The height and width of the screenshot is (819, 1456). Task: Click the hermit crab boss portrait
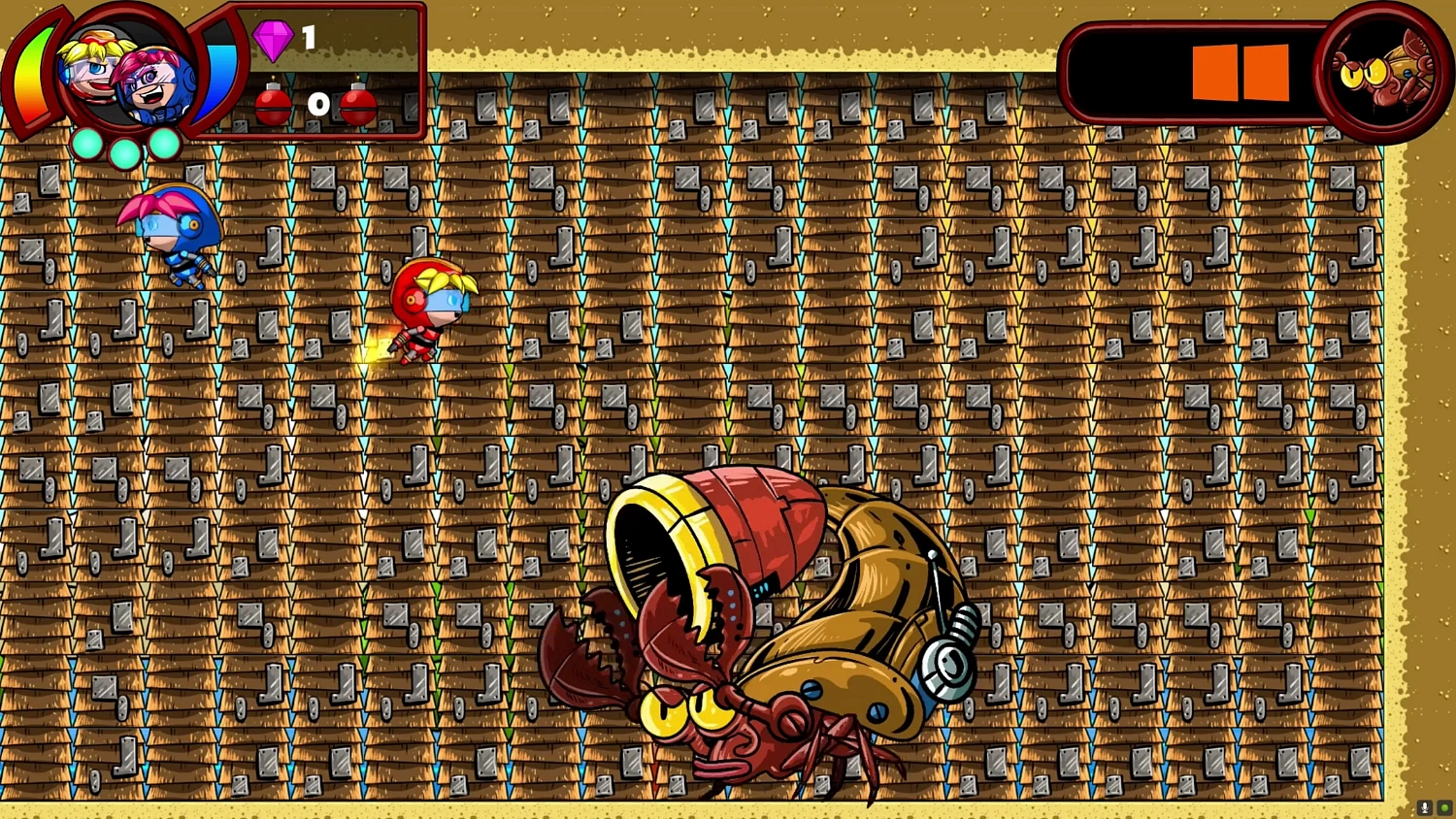click(1379, 68)
